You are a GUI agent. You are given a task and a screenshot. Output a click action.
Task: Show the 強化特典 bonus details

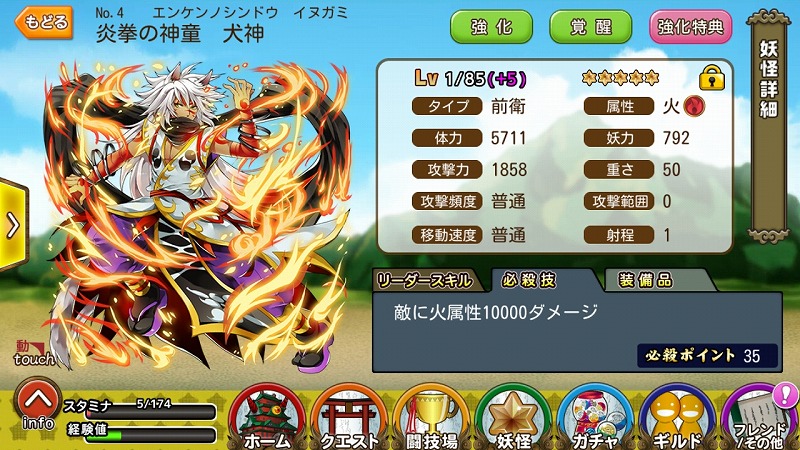[690, 26]
